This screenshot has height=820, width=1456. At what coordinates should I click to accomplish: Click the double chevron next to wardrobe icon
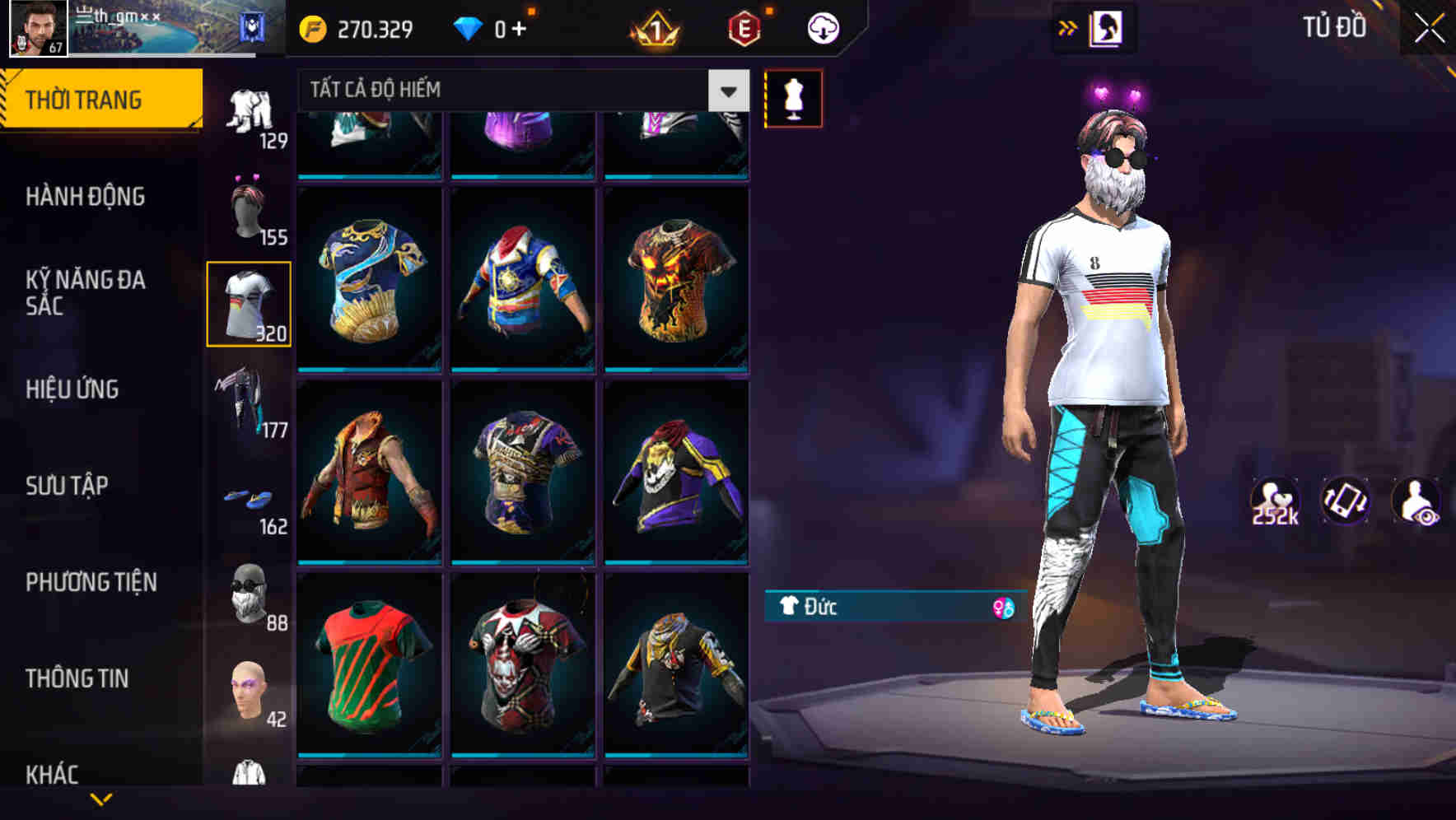pos(1069,27)
